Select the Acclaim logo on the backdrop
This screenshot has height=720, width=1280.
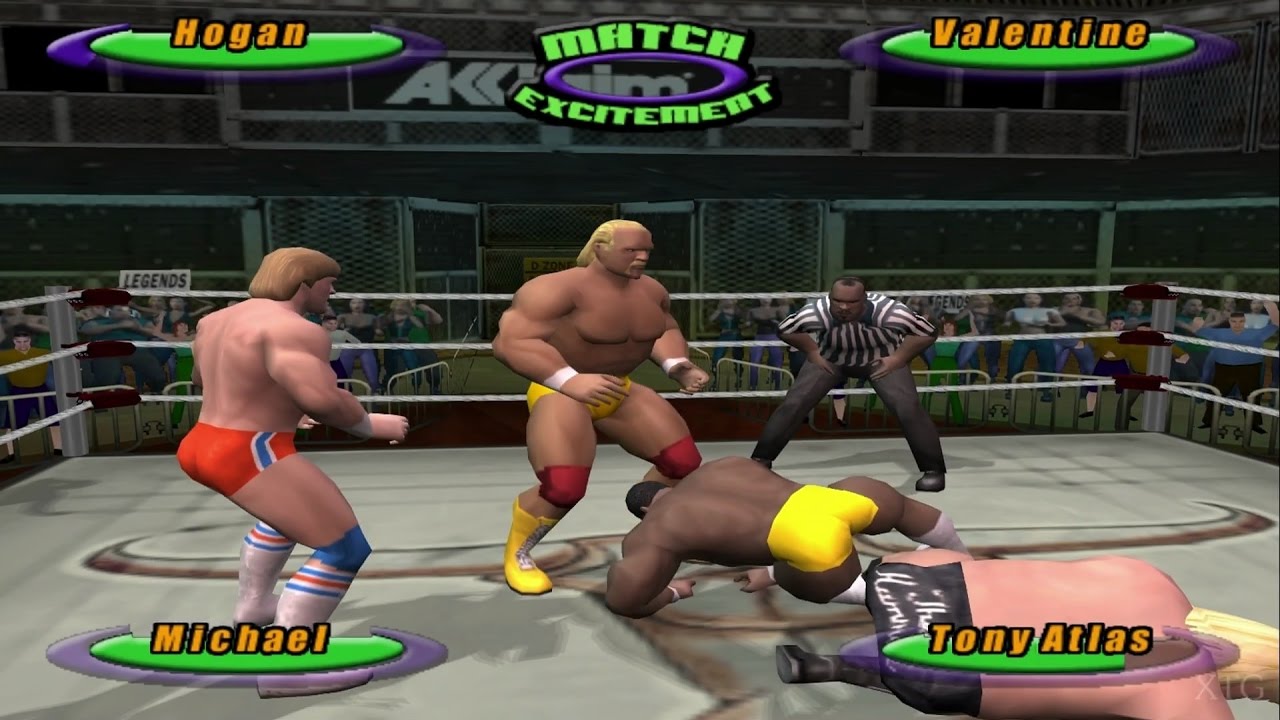(452, 85)
